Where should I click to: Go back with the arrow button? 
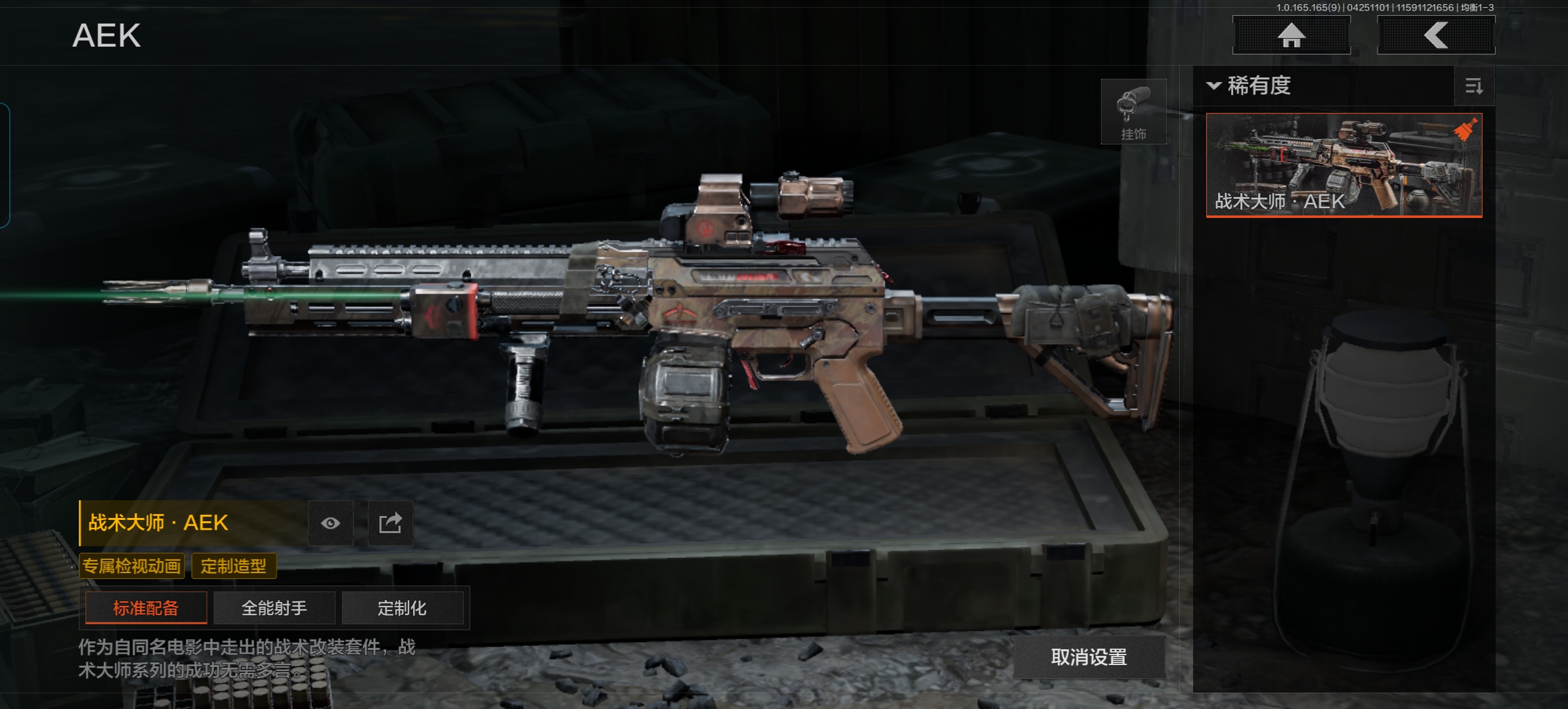tap(1436, 35)
